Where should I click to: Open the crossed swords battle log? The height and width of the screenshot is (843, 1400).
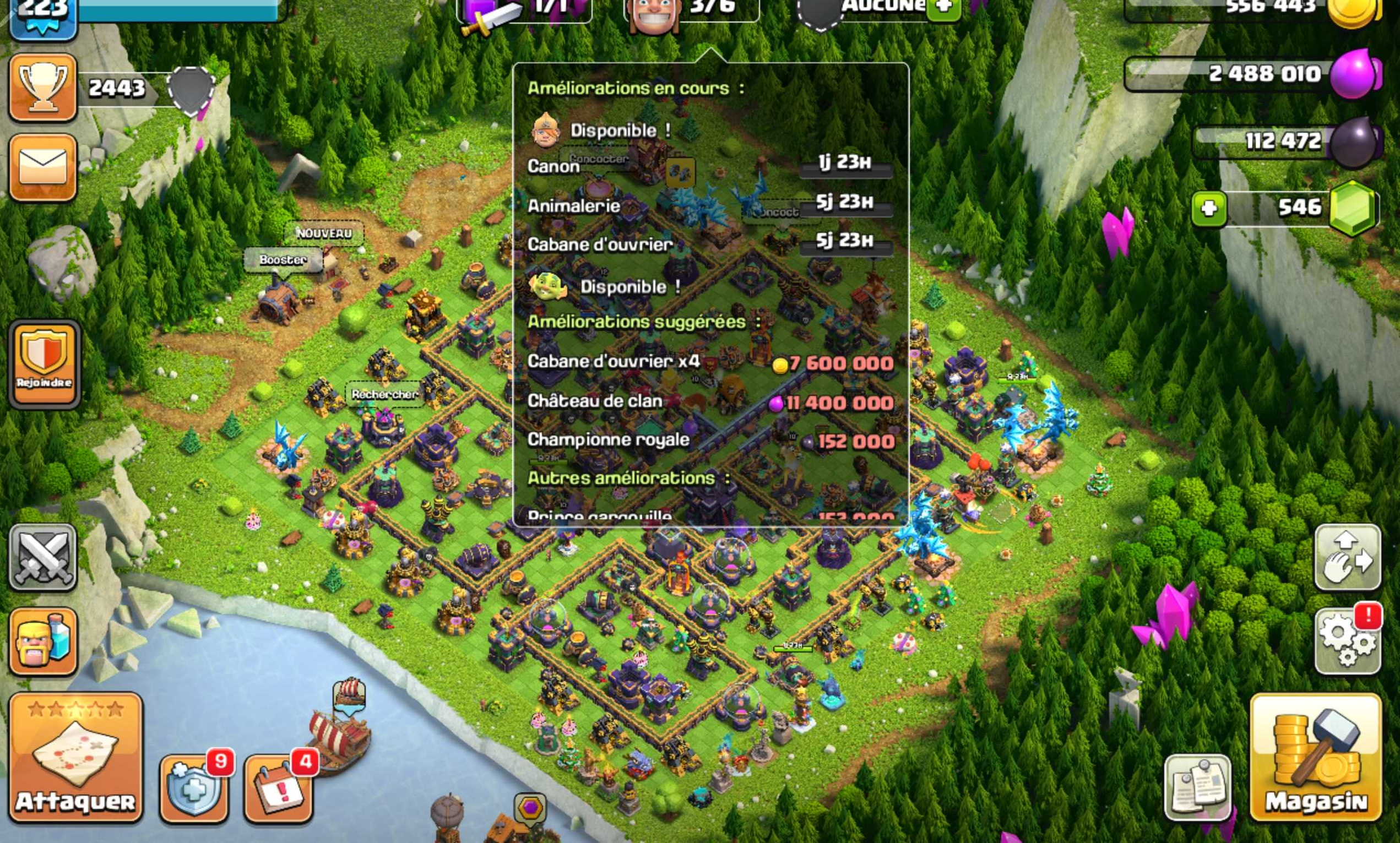(43, 558)
